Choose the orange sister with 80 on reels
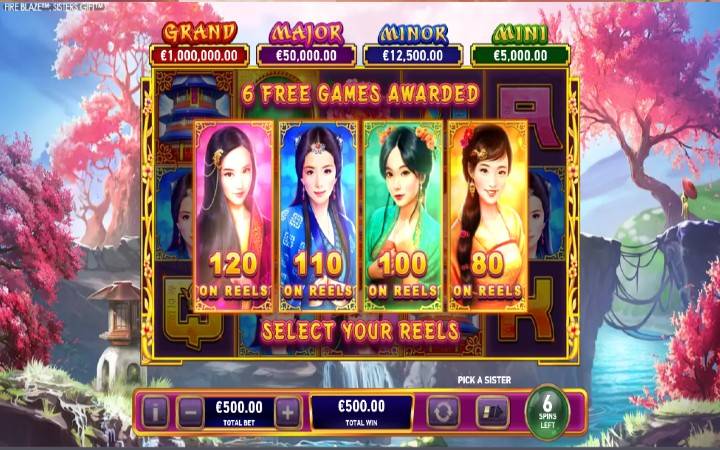 pos(488,216)
